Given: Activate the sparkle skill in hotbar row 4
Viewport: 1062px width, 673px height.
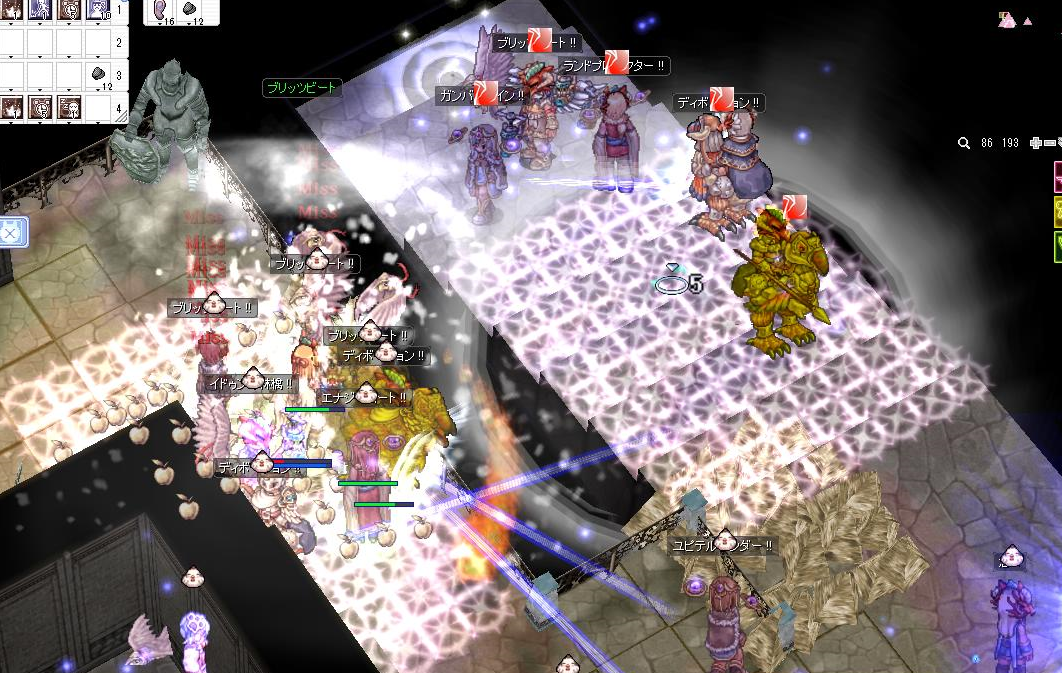Looking at the screenshot, I should (13, 106).
